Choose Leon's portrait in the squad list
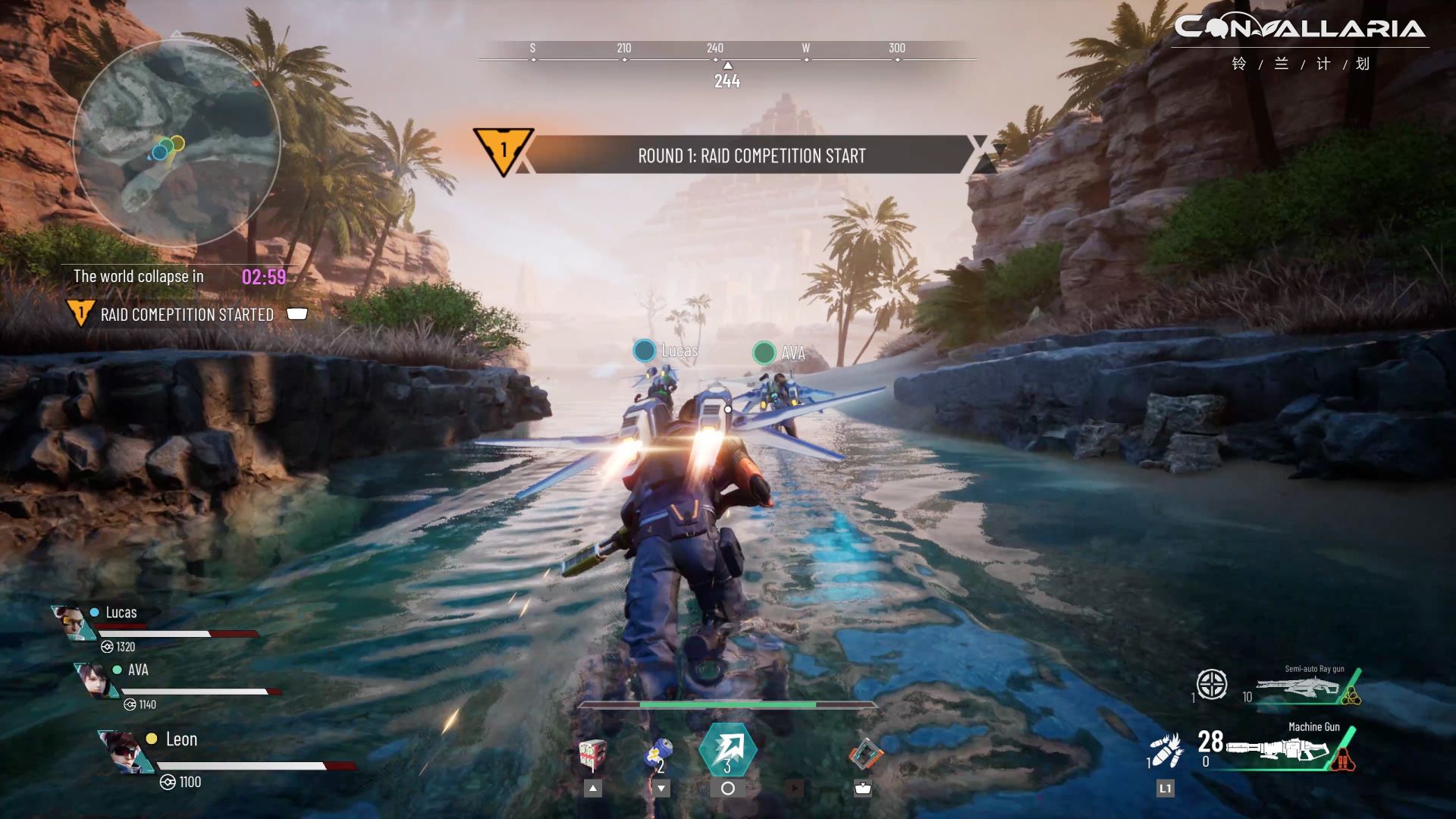The image size is (1456, 819). coord(124,751)
